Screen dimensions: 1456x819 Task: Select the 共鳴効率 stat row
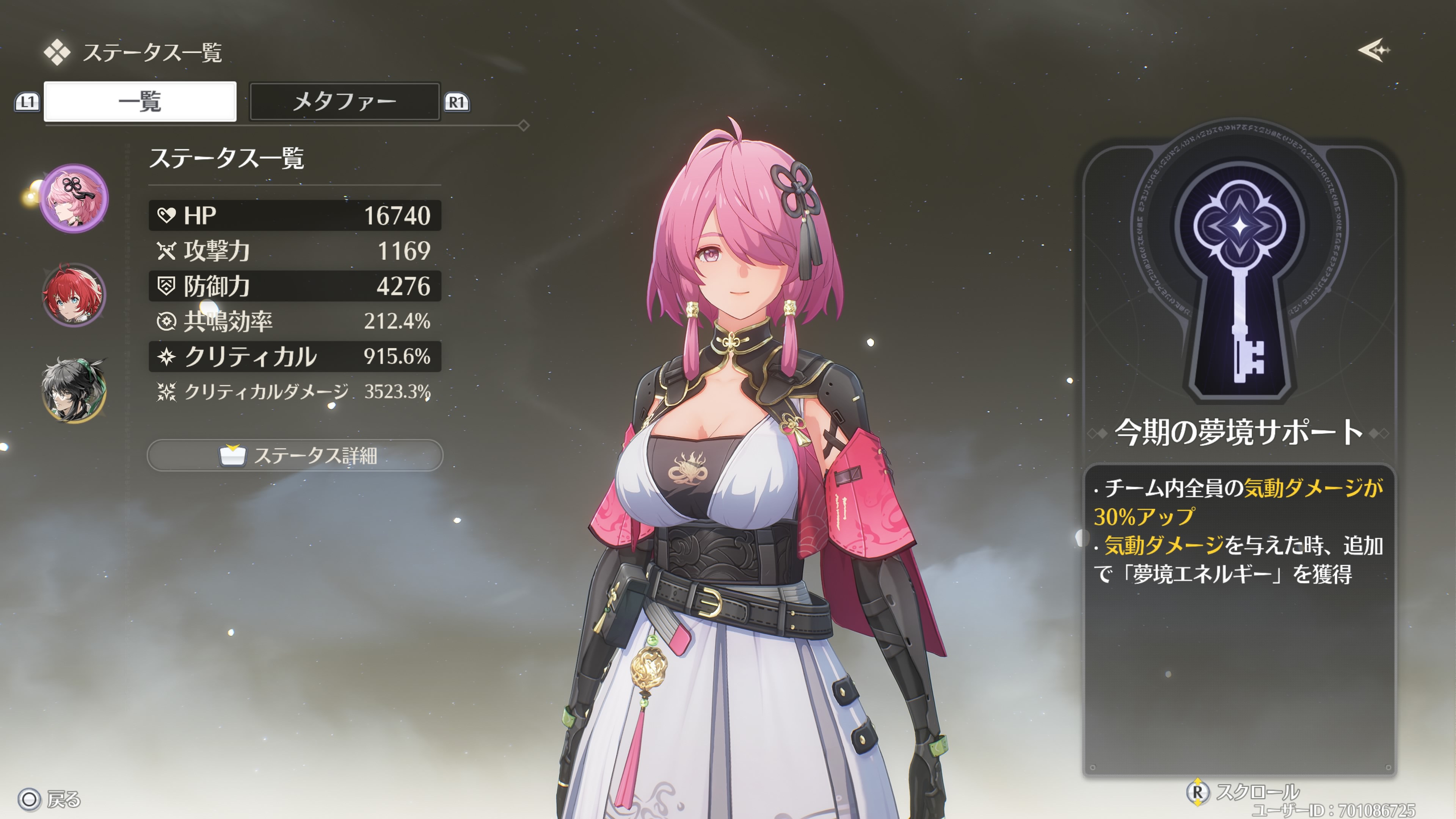(x=295, y=321)
